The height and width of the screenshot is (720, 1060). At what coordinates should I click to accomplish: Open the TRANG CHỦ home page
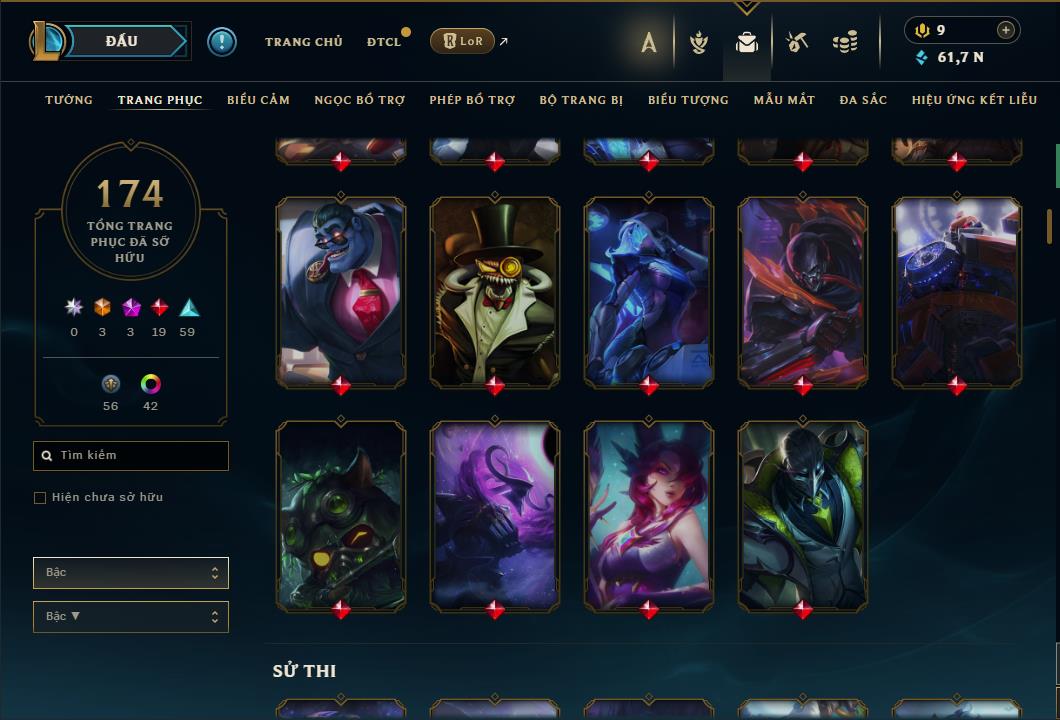(x=303, y=42)
